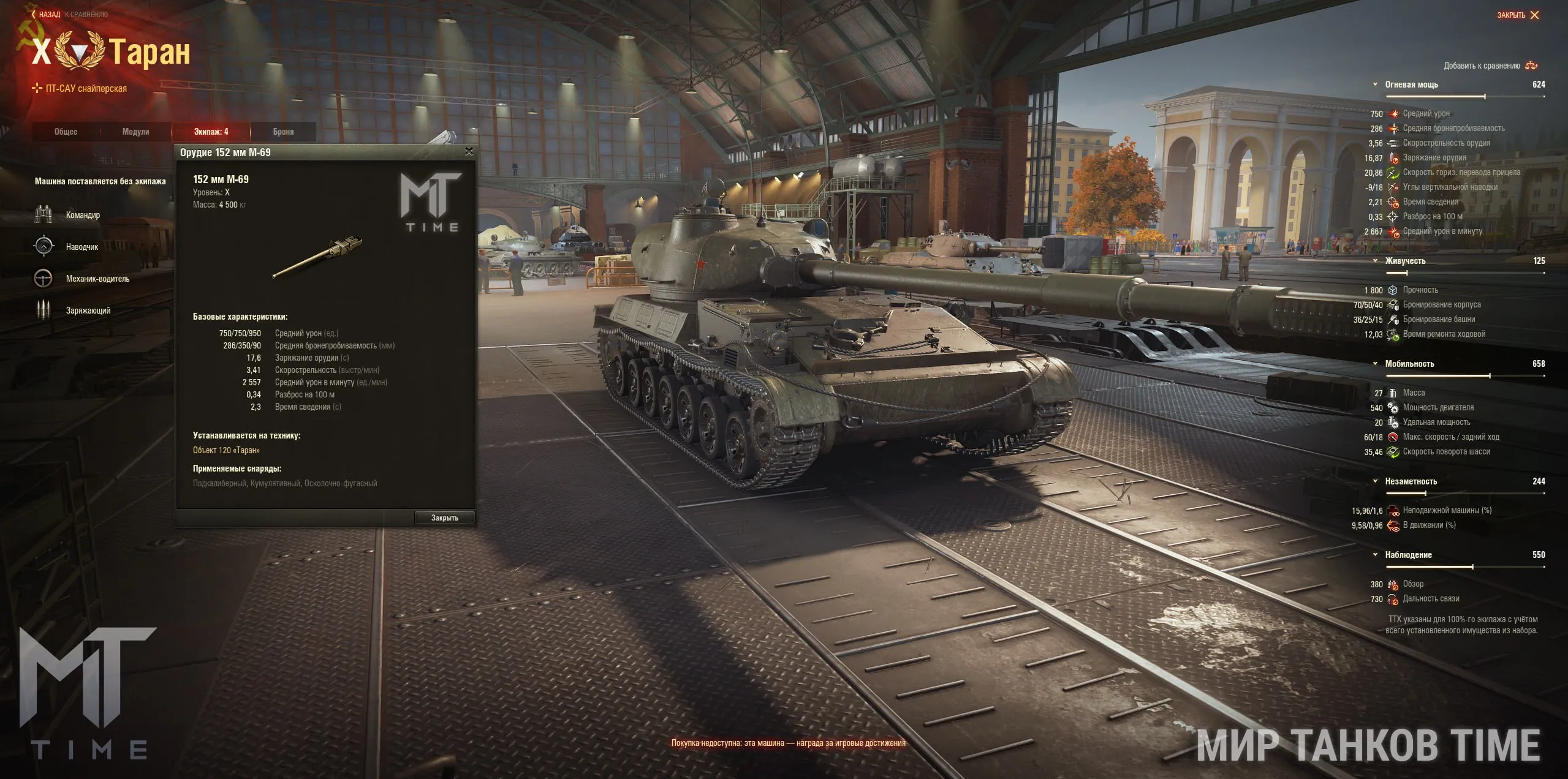Select the Экипаж: 4 tab
Image resolution: width=1568 pixels, height=779 pixels.
(211, 132)
